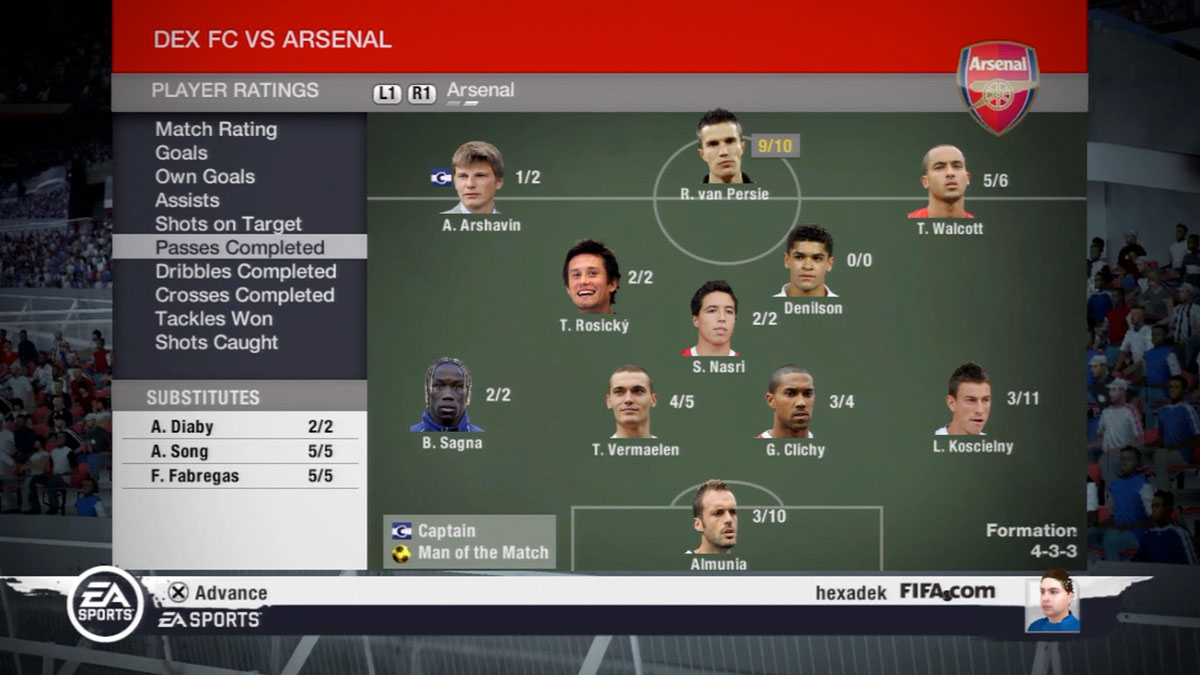1200x675 pixels.
Task: Select substitute A. Diaby row
Action: 240,427
